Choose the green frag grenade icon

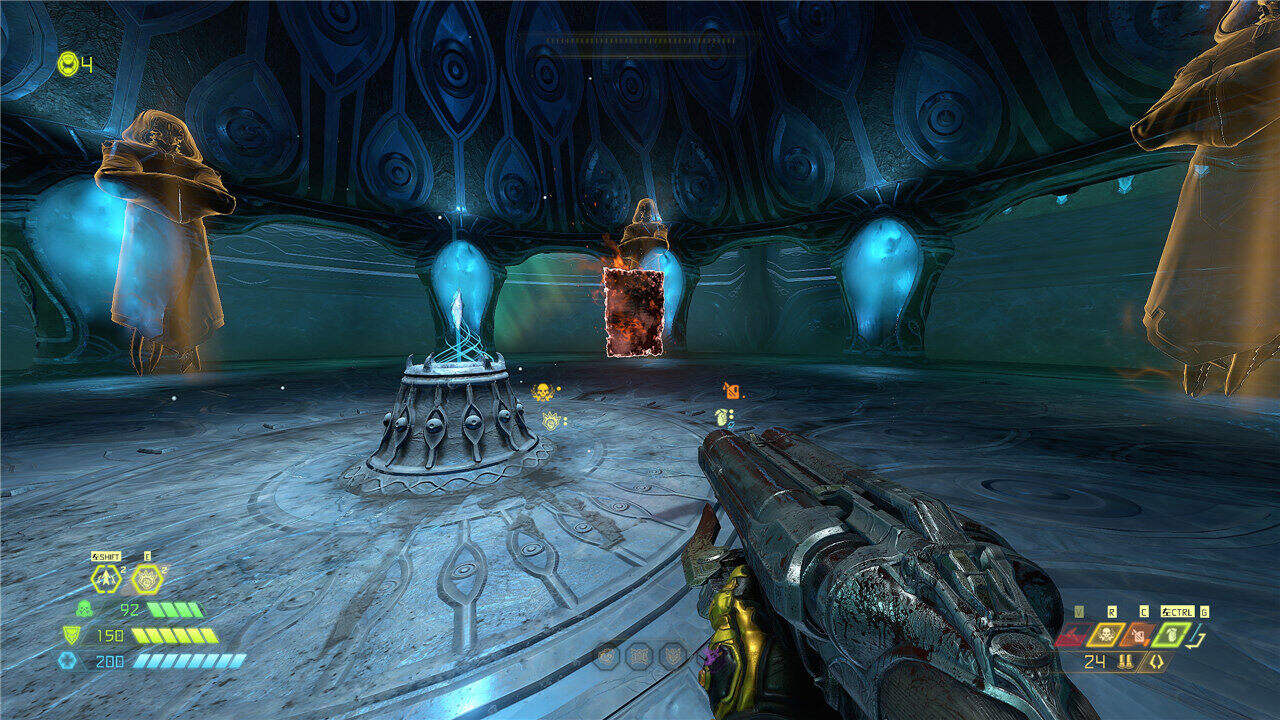(x=1173, y=634)
